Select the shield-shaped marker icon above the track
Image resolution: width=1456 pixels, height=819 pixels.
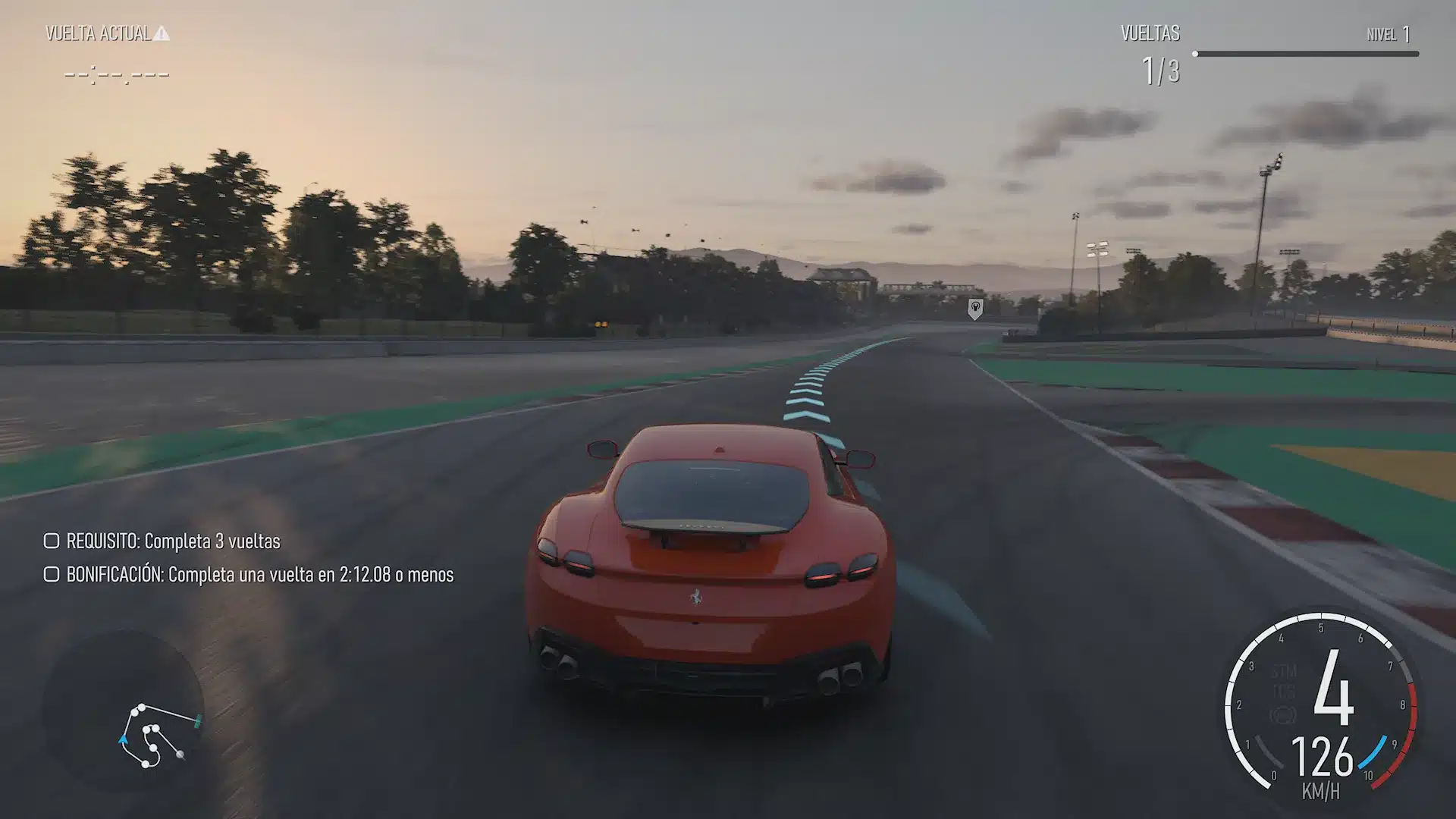975,309
